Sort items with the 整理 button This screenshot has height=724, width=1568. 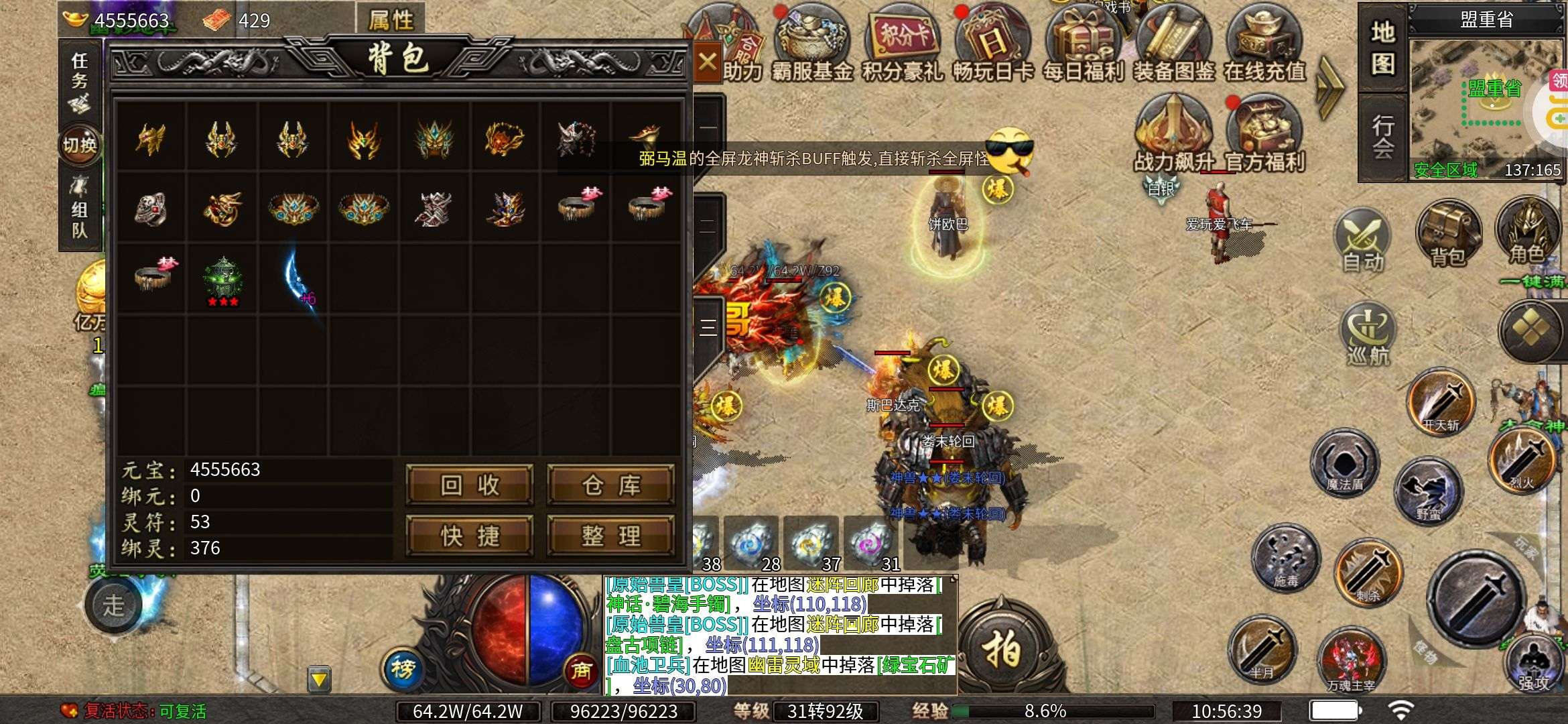610,536
